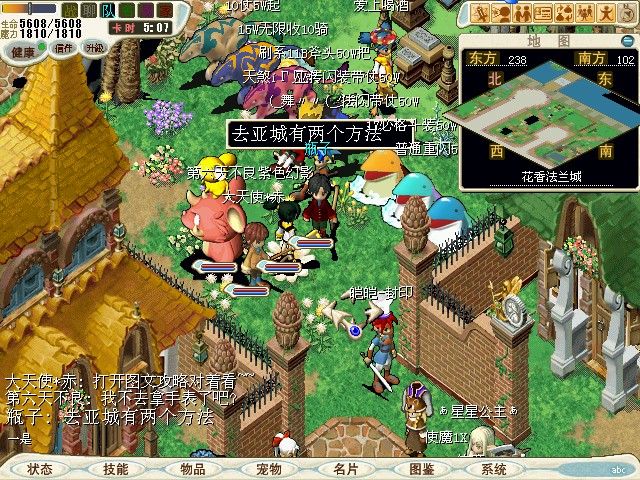Image resolution: width=640 pixels, height=480 pixels.
Task: Open the 名片 name card menu
Action: pos(346,468)
